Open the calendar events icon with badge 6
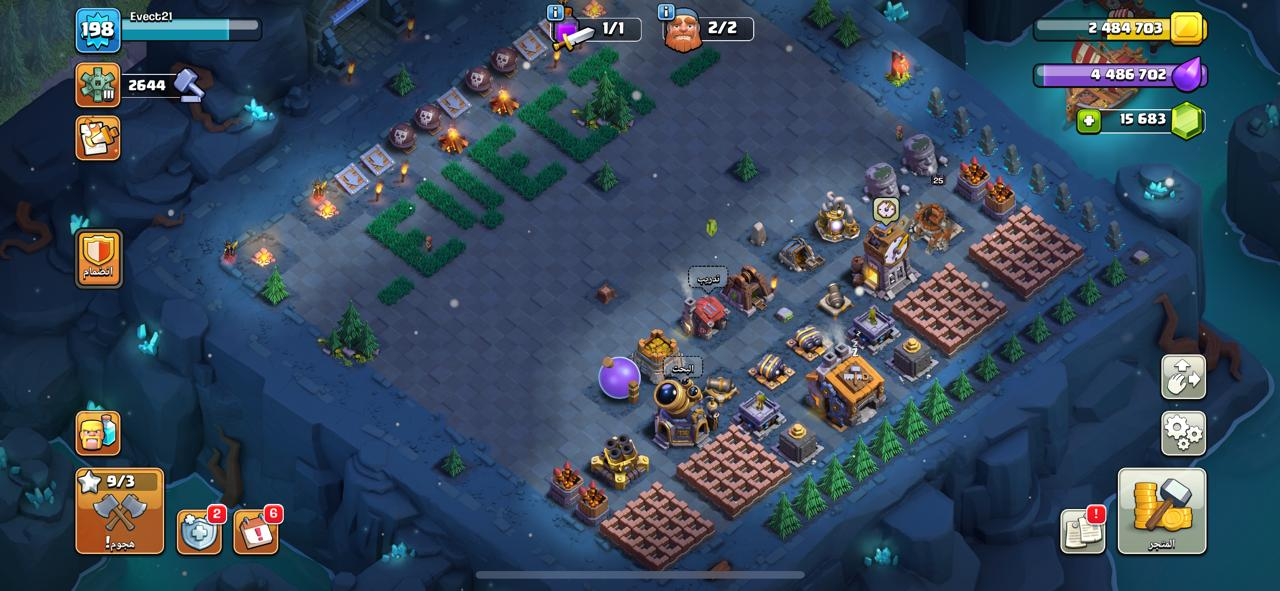This screenshot has height=591, width=1280. coord(256,532)
